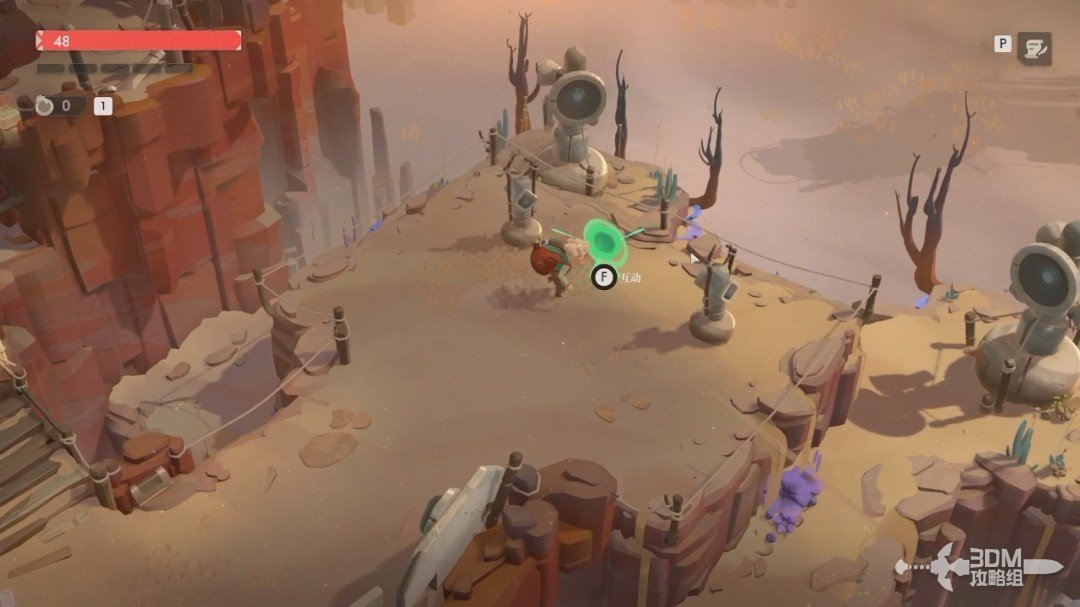Open the scroll and quill journal icon
Viewport: 1080px width, 607px height.
point(1035,48)
